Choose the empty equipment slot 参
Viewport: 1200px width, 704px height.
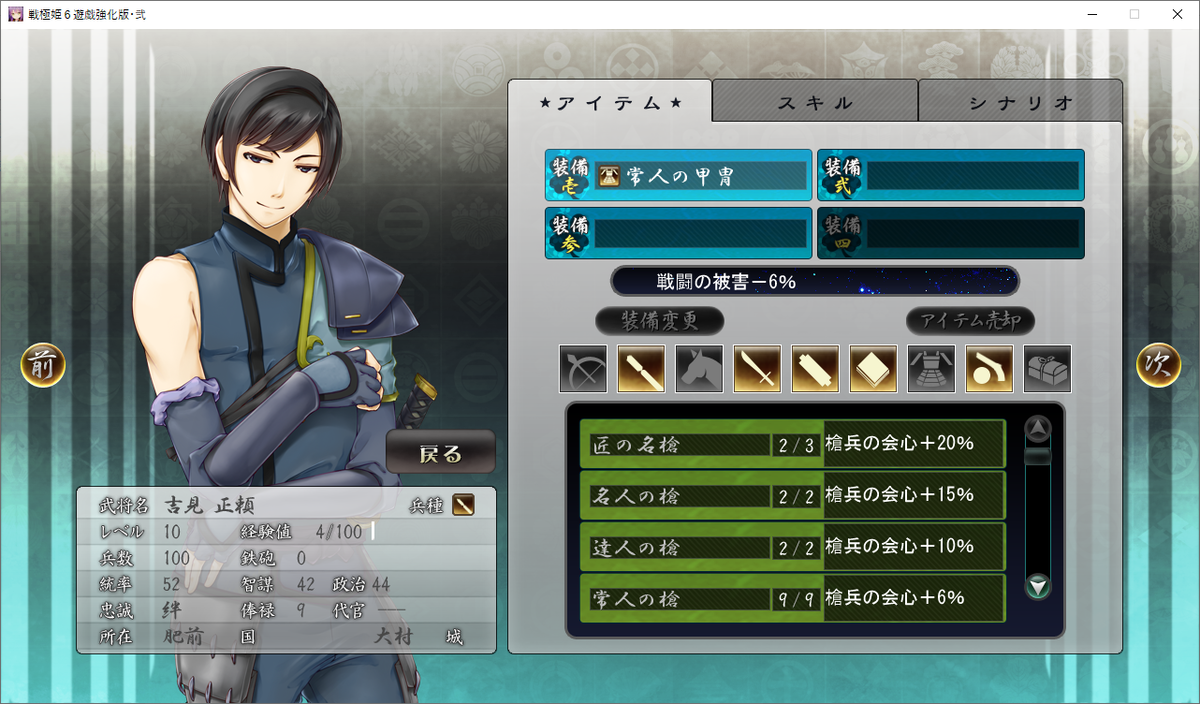(x=679, y=233)
